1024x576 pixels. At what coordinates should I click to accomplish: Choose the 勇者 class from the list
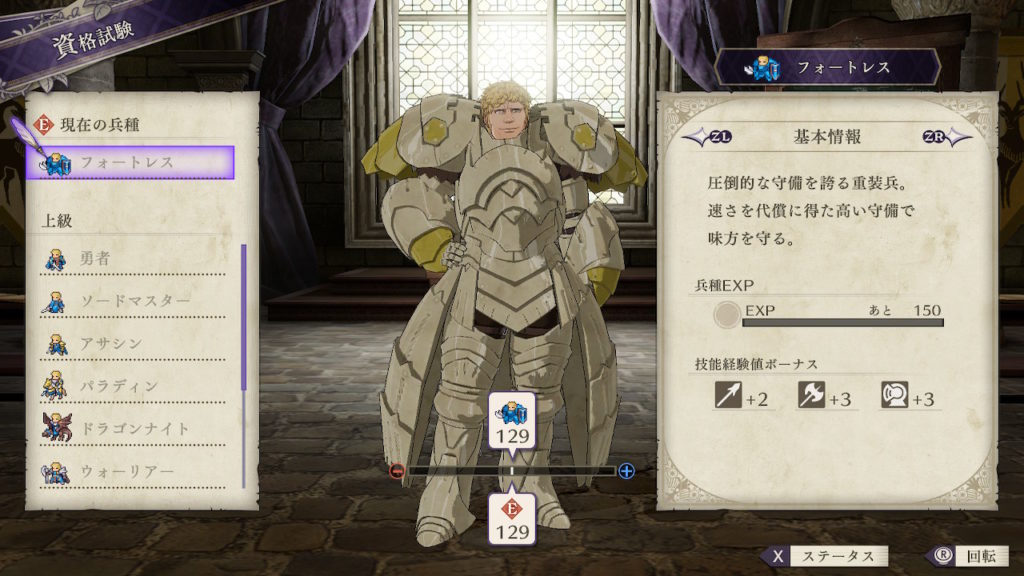(x=133, y=259)
